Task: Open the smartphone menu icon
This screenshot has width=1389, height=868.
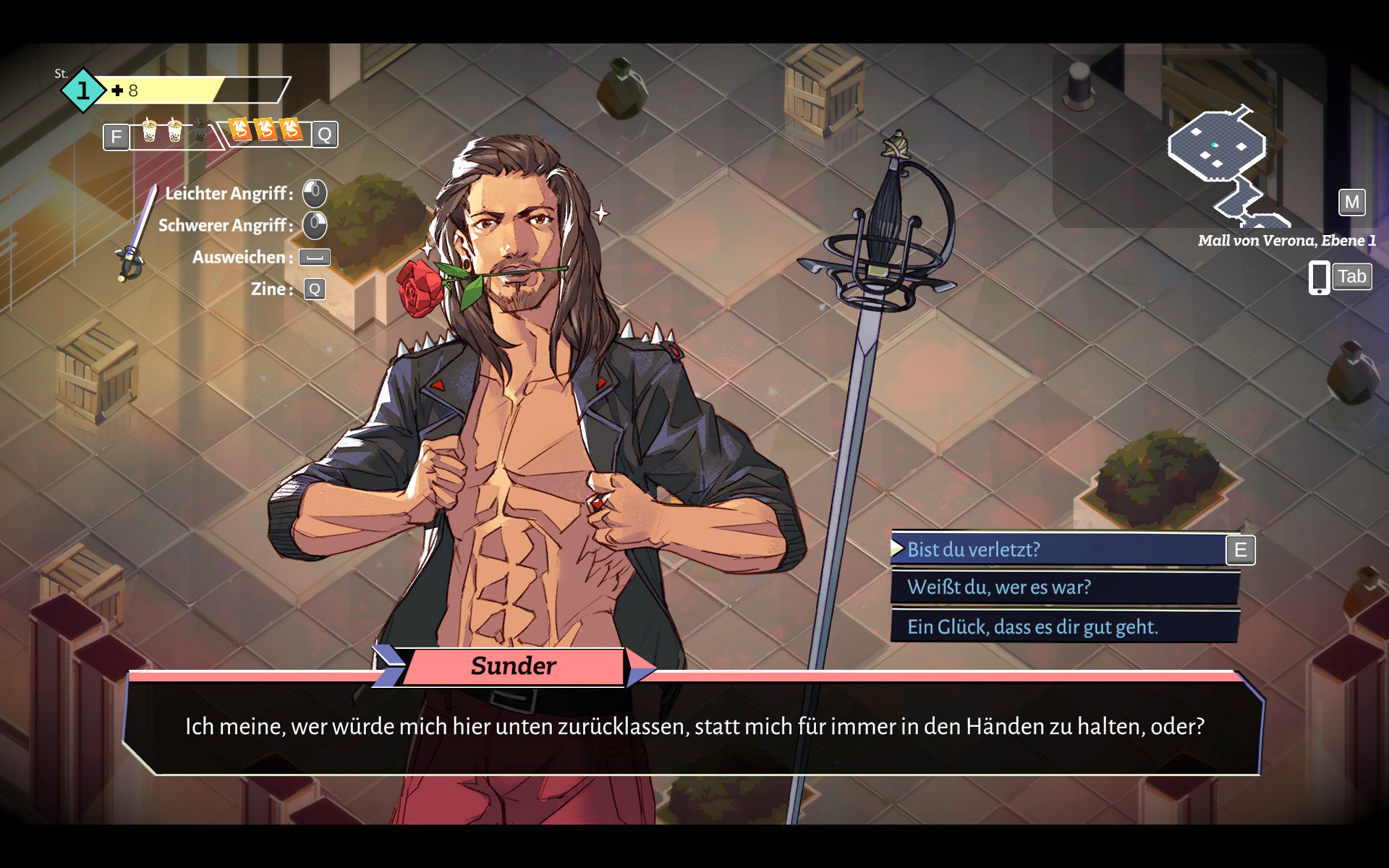Action: tap(1319, 278)
